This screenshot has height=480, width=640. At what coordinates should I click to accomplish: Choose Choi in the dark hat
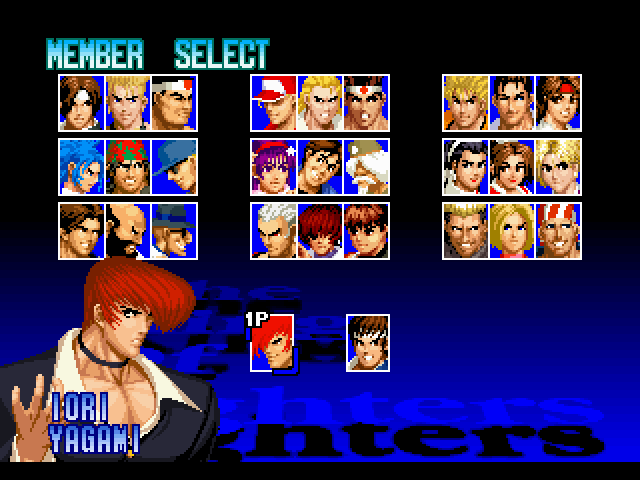(174, 229)
